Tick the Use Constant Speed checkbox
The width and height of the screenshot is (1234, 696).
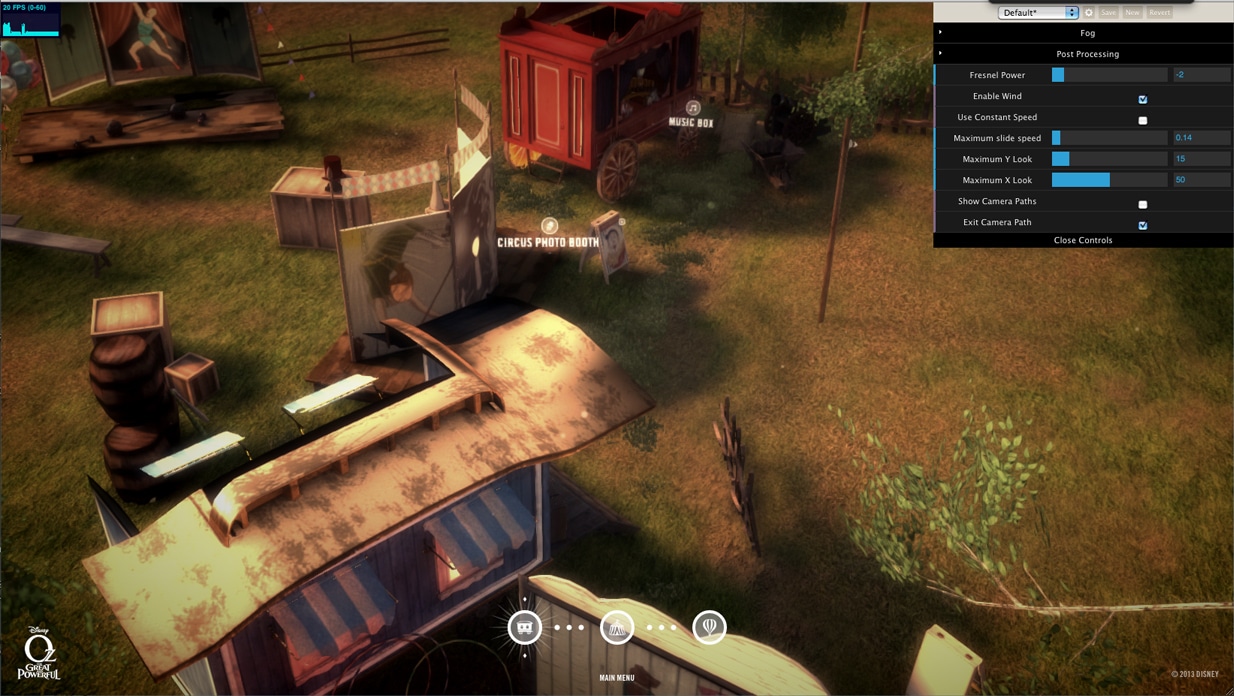[1143, 120]
